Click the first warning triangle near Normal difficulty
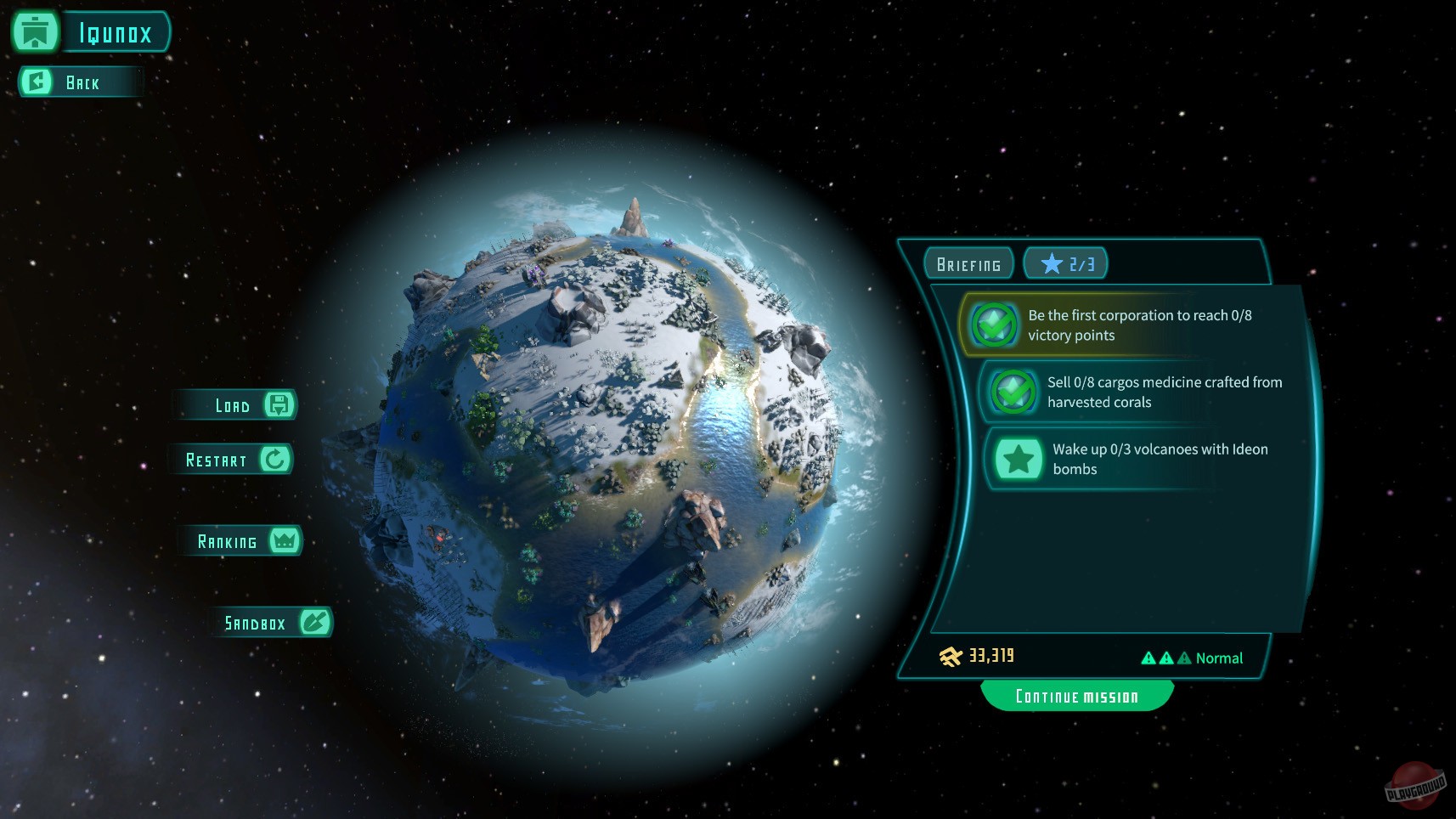 pos(1149,657)
